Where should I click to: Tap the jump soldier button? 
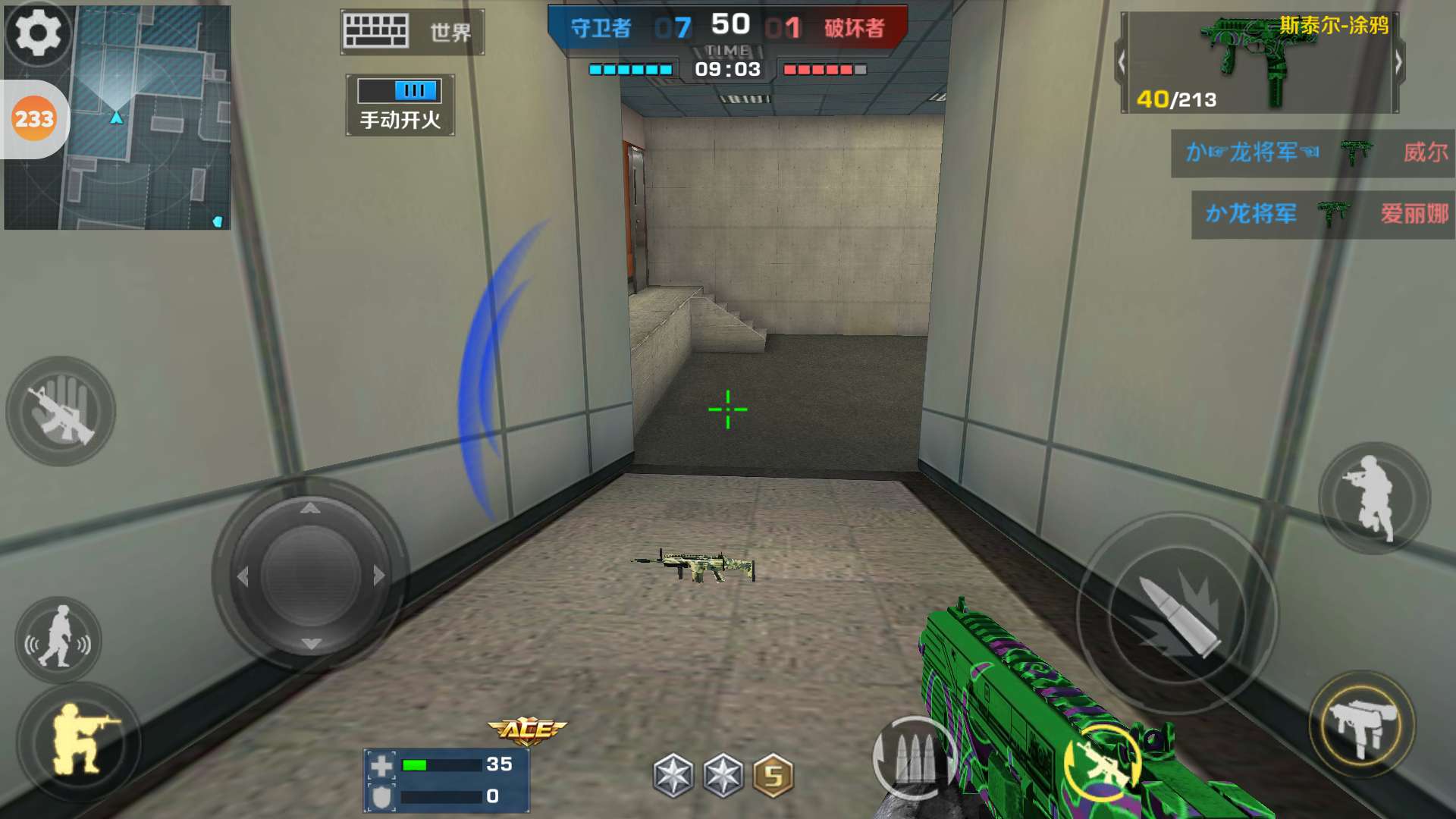pyautogui.click(x=1373, y=497)
